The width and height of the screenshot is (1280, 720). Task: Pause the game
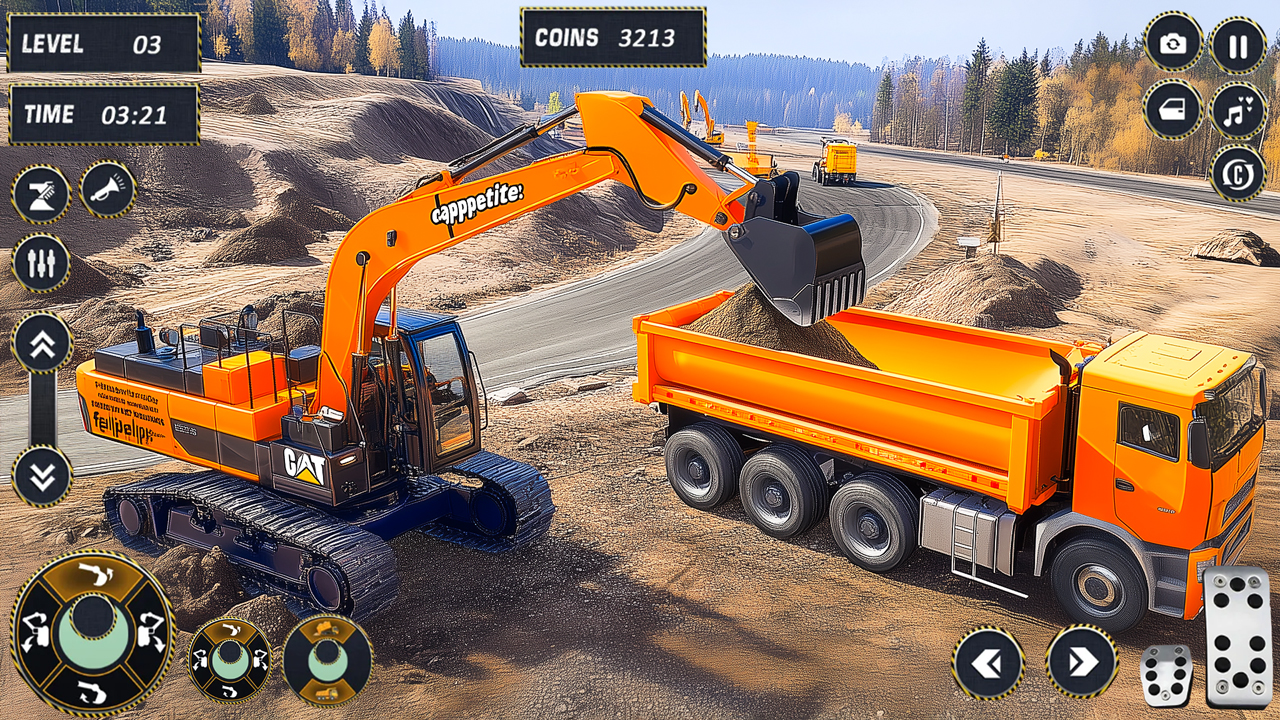[x=1238, y=46]
